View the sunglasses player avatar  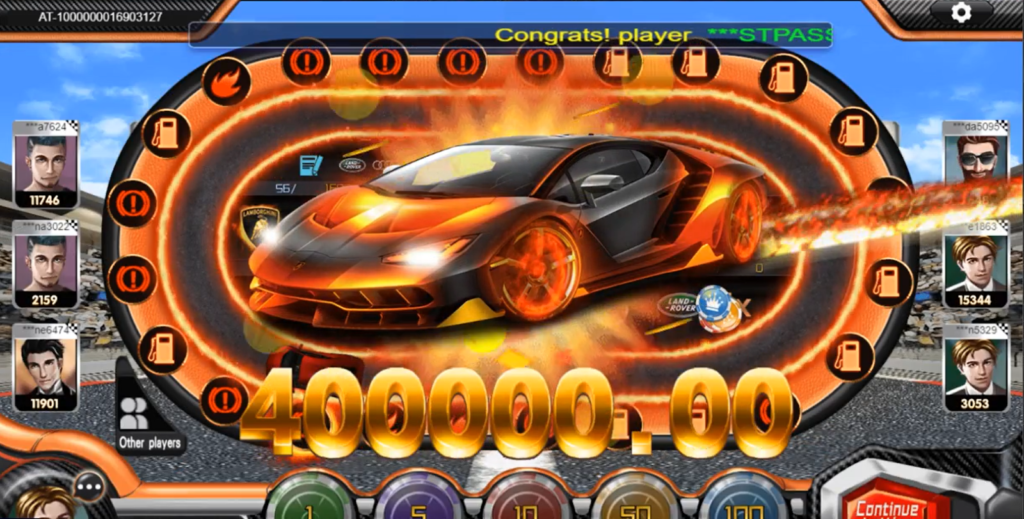coord(975,160)
